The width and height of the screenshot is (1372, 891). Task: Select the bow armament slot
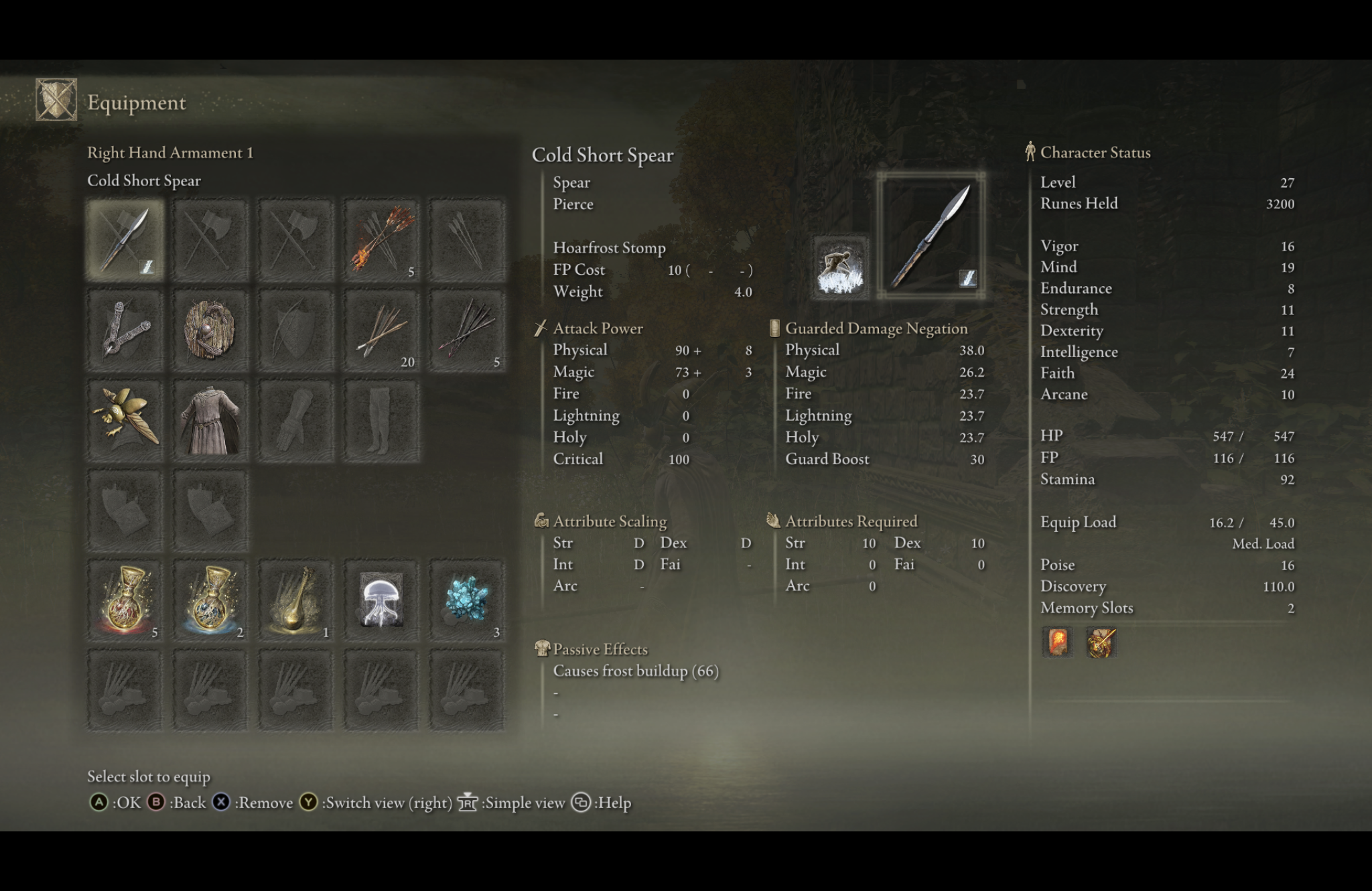point(295,331)
